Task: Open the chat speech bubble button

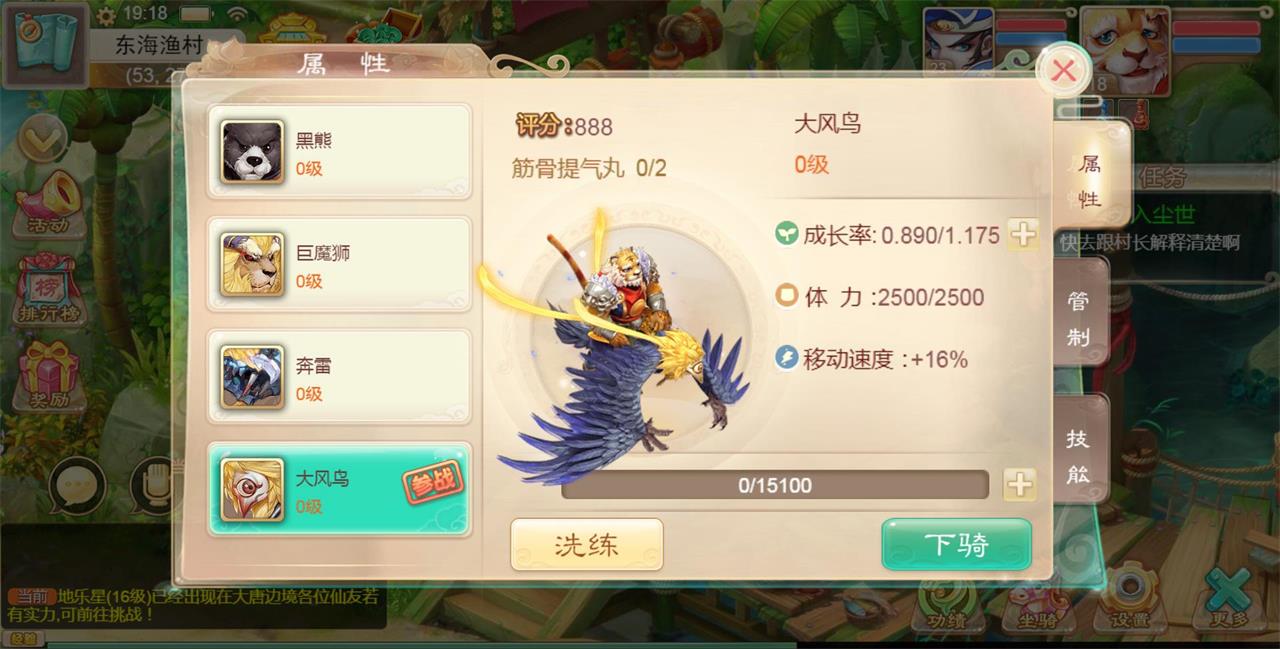Action: (77, 486)
